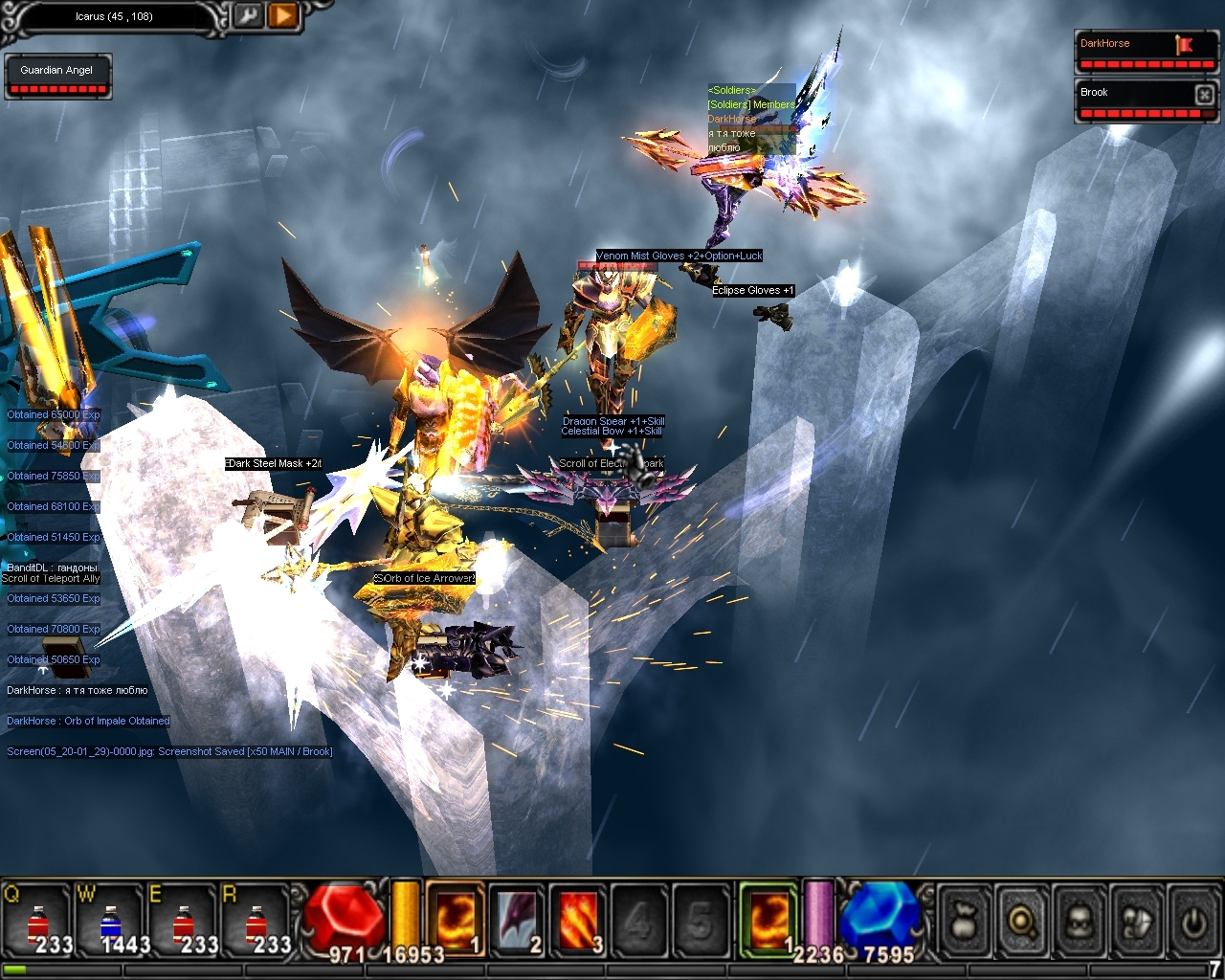Activate skill slot 1 fire swirl
This screenshot has height=980, width=1225.
point(455,920)
